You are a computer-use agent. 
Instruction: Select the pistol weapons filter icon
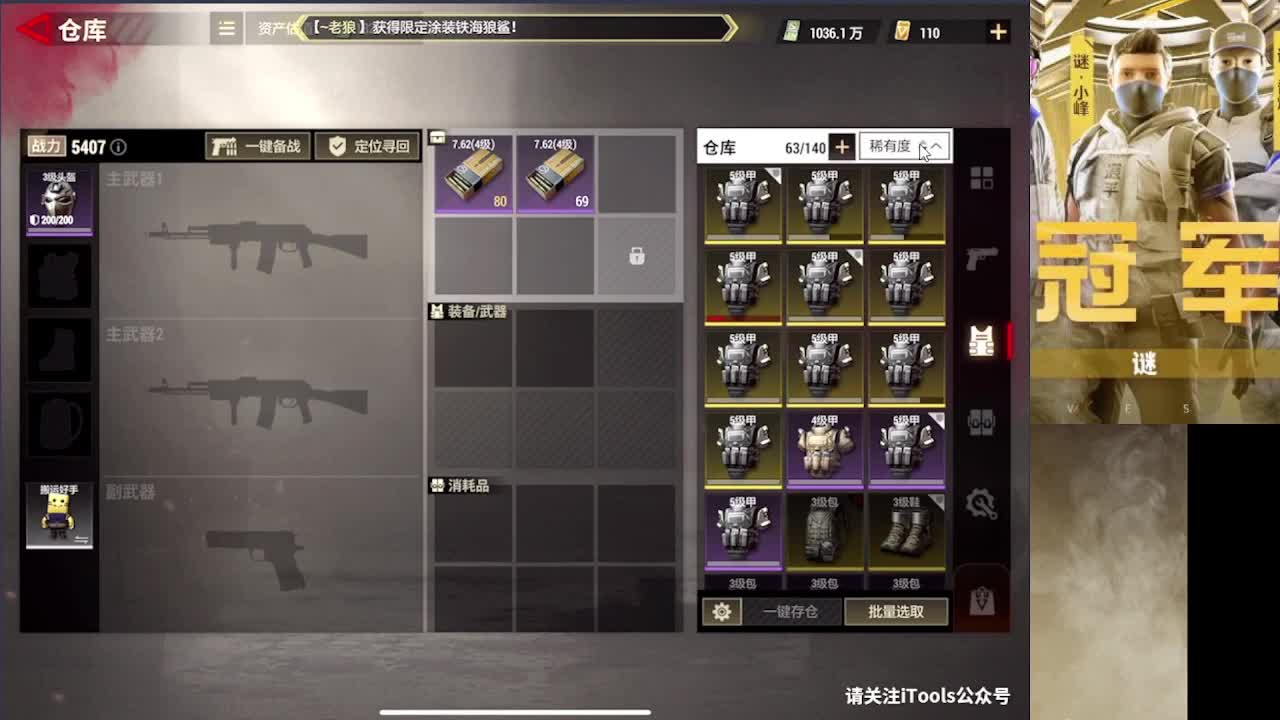[x=981, y=257]
